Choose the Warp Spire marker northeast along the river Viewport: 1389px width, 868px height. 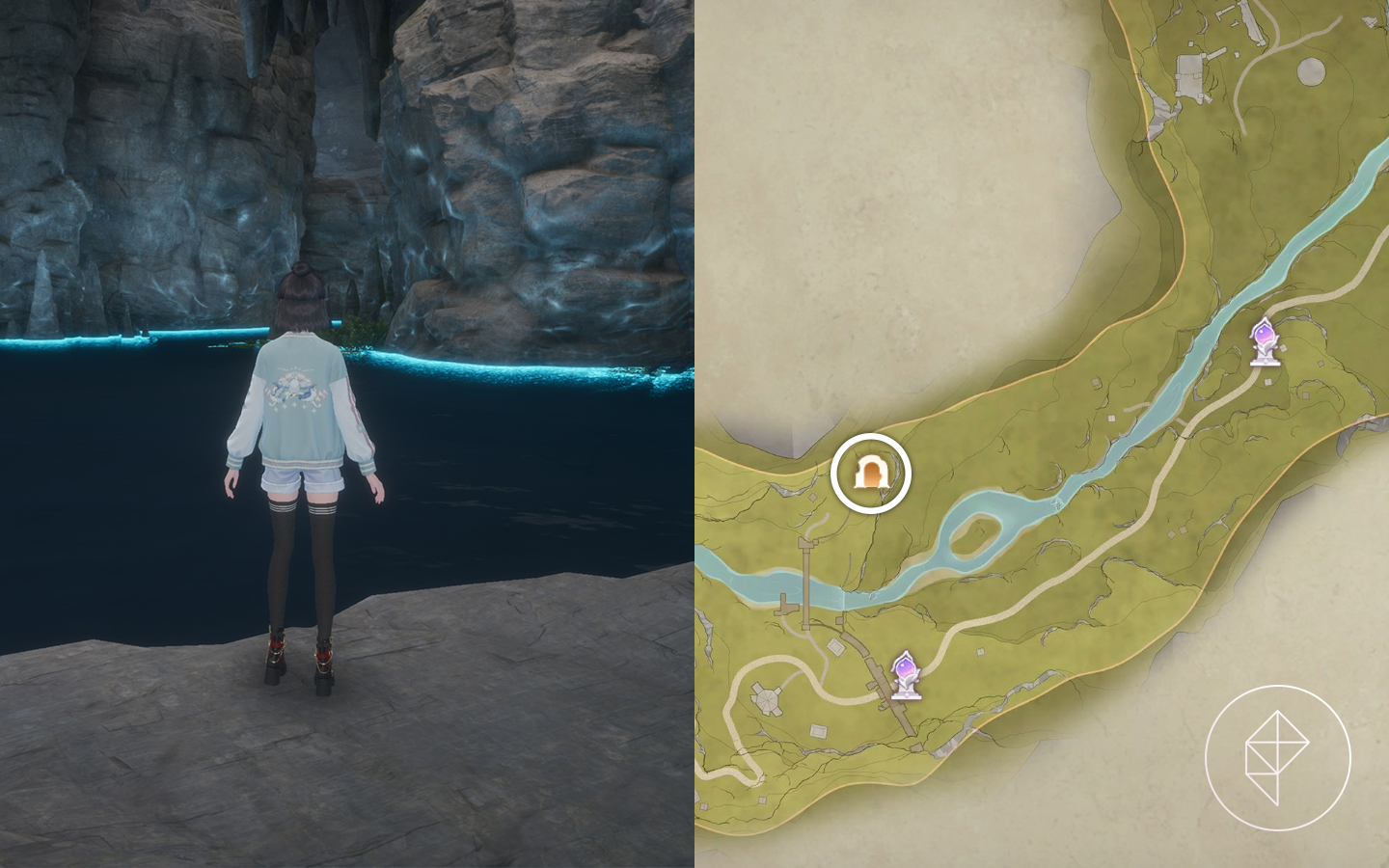(1264, 341)
